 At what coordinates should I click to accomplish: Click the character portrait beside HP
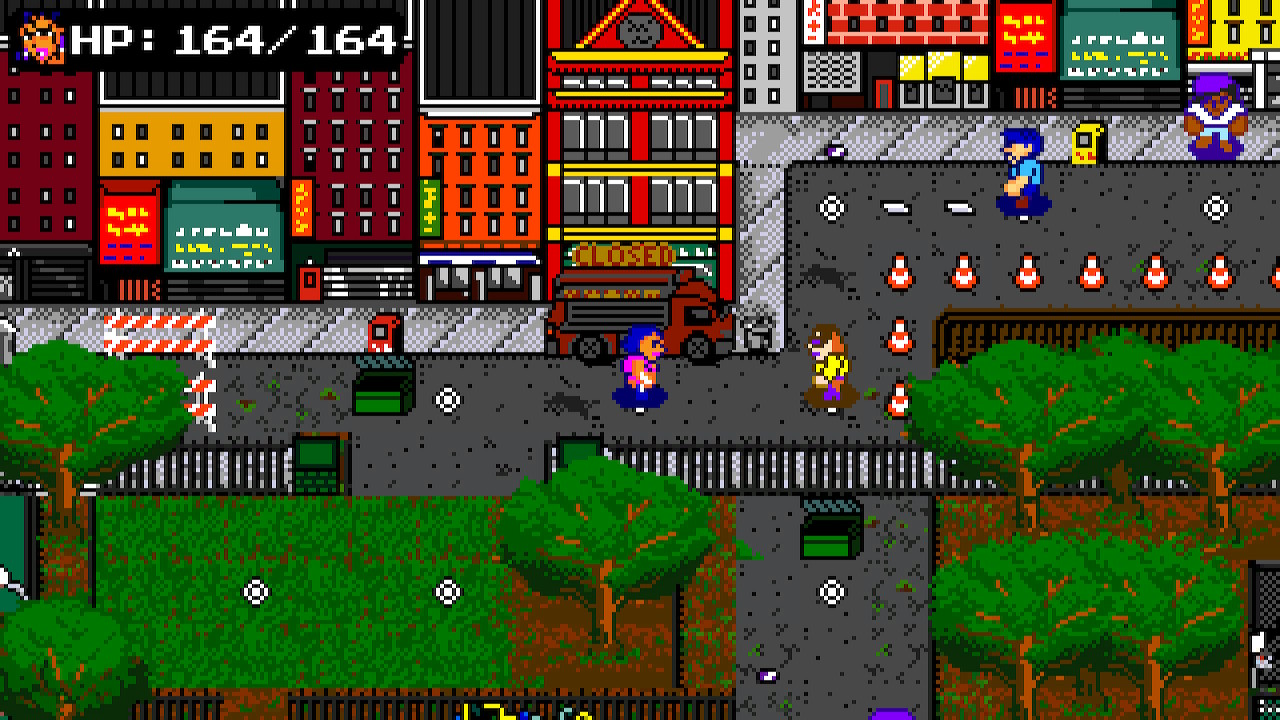click(x=42, y=39)
